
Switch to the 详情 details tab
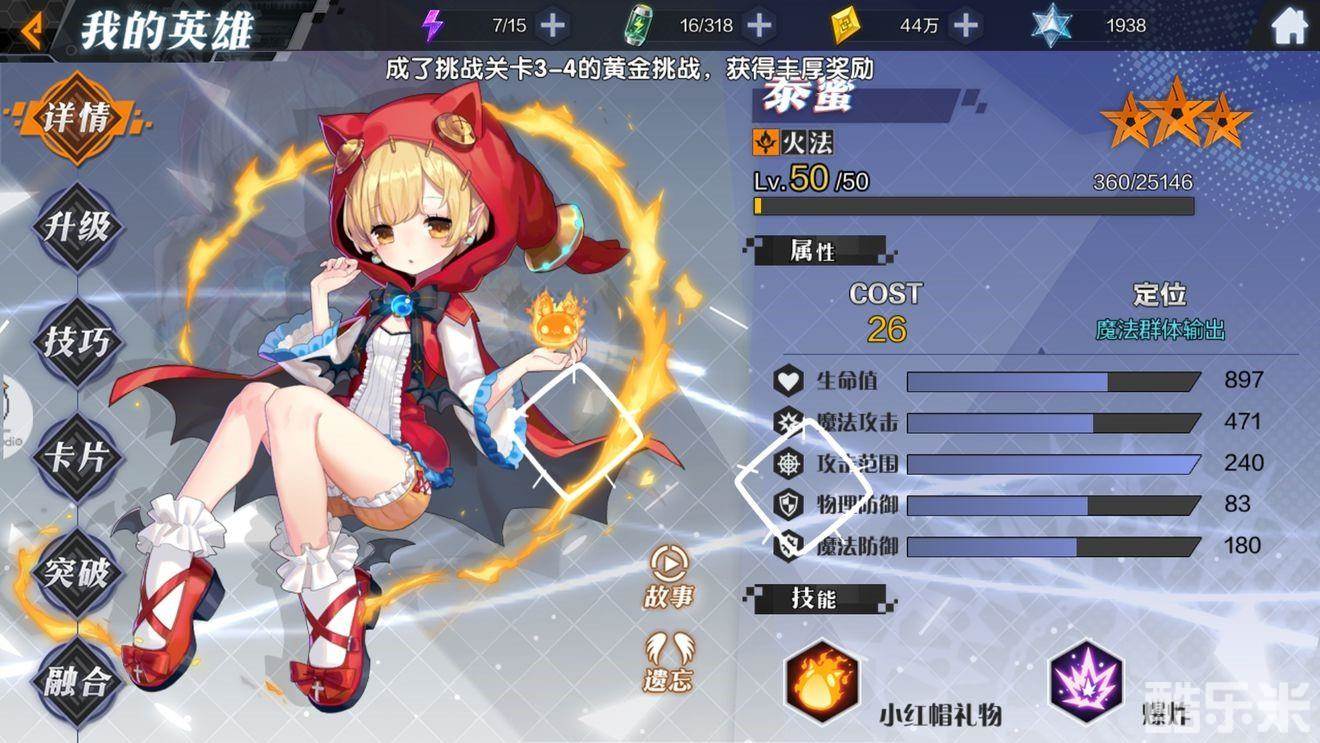point(78,119)
